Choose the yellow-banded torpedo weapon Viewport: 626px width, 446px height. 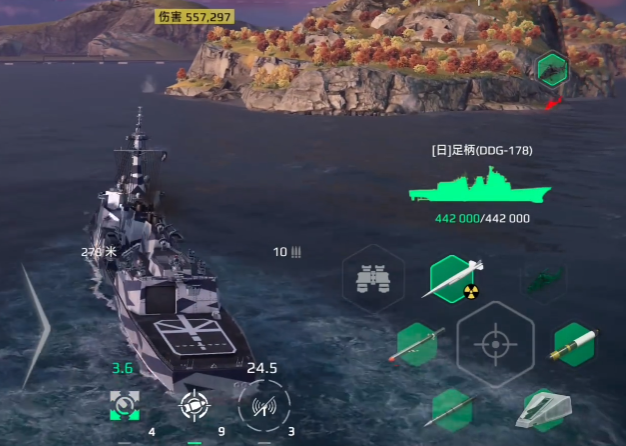coord(574,344)
